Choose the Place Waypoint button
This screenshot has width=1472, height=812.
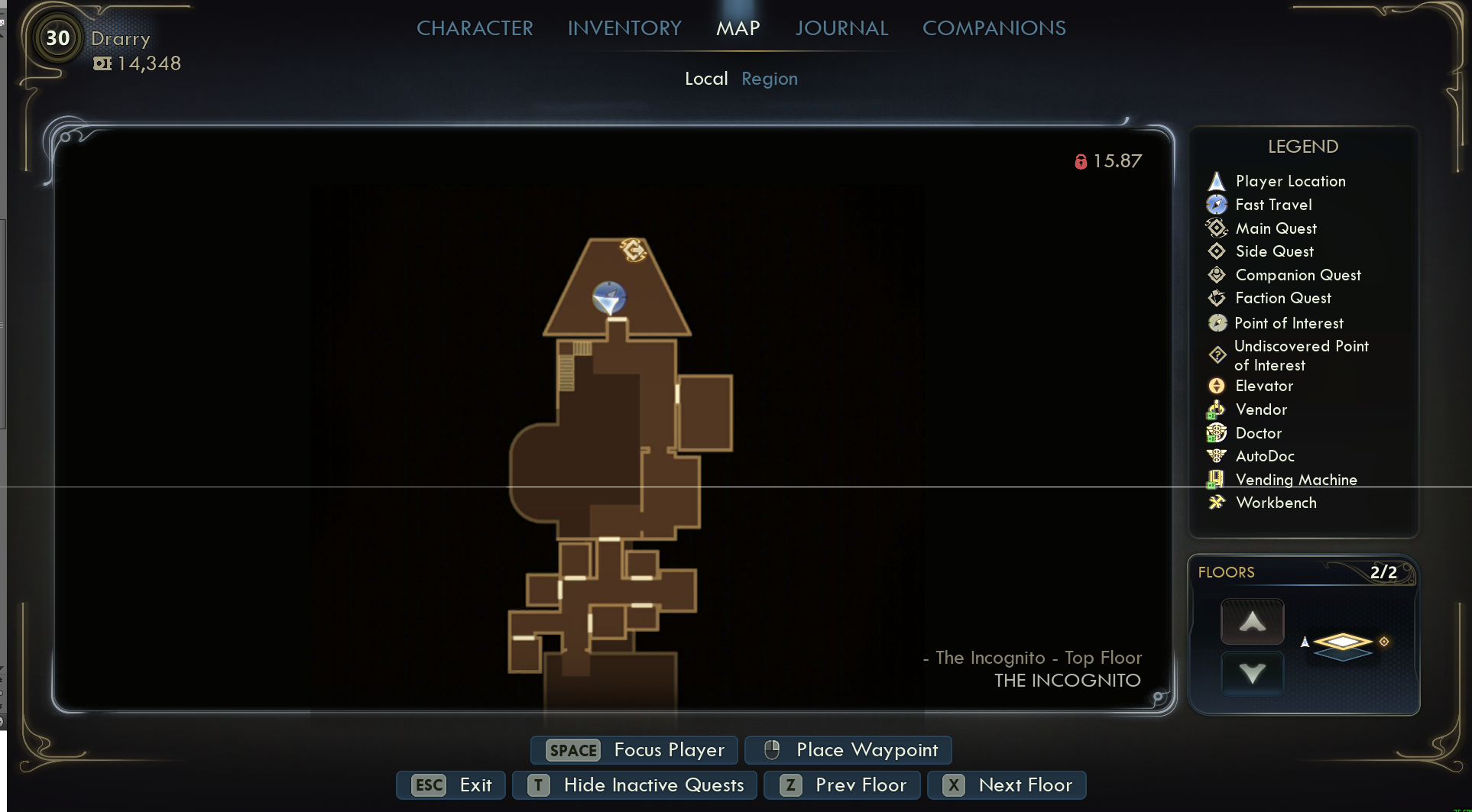[848, 750]
